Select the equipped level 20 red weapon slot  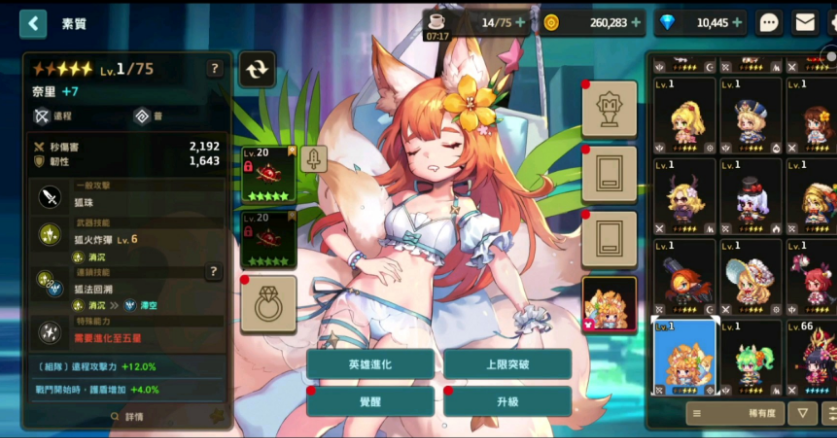tap(268, 174)
